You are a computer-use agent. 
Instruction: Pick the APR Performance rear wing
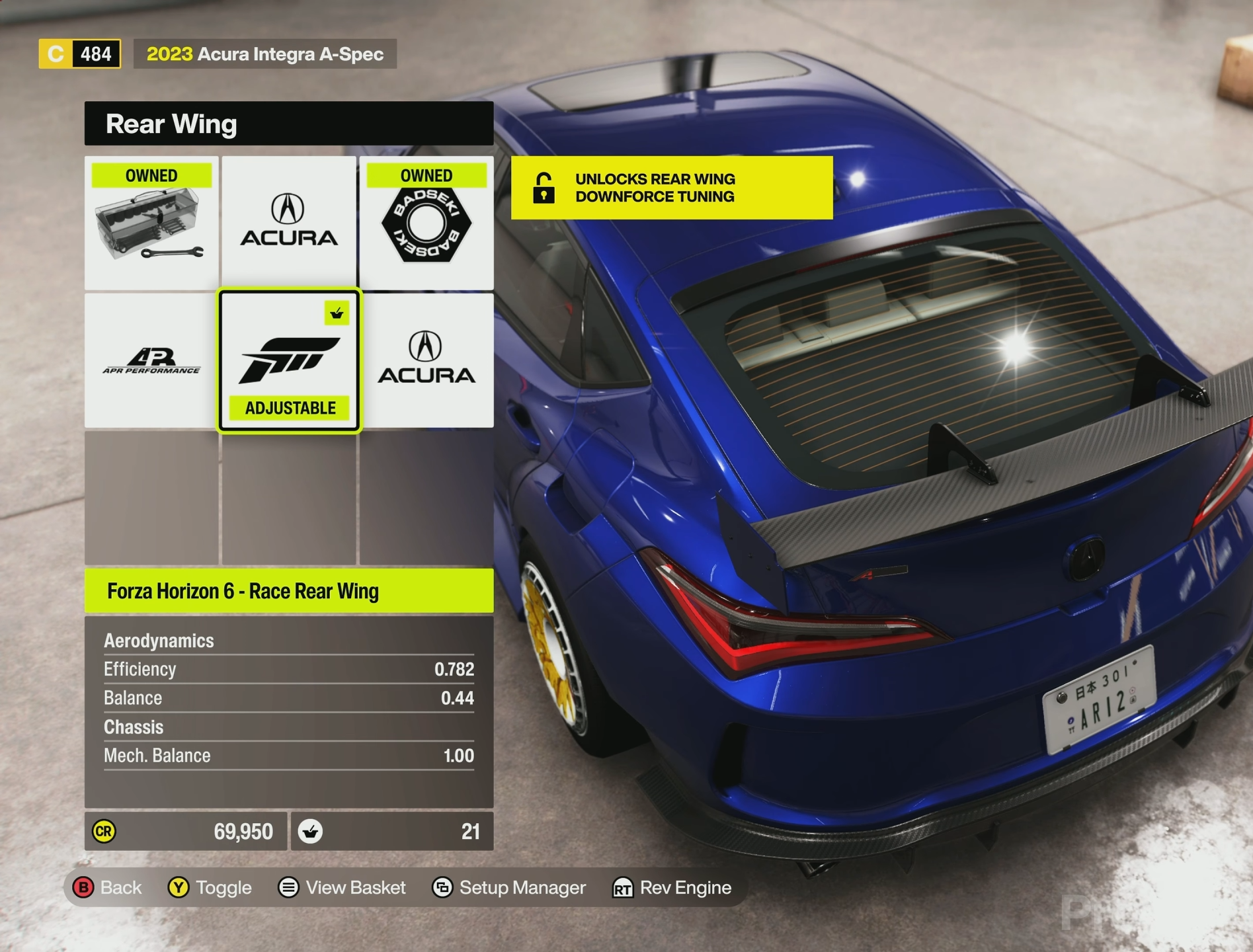(151, 361)
